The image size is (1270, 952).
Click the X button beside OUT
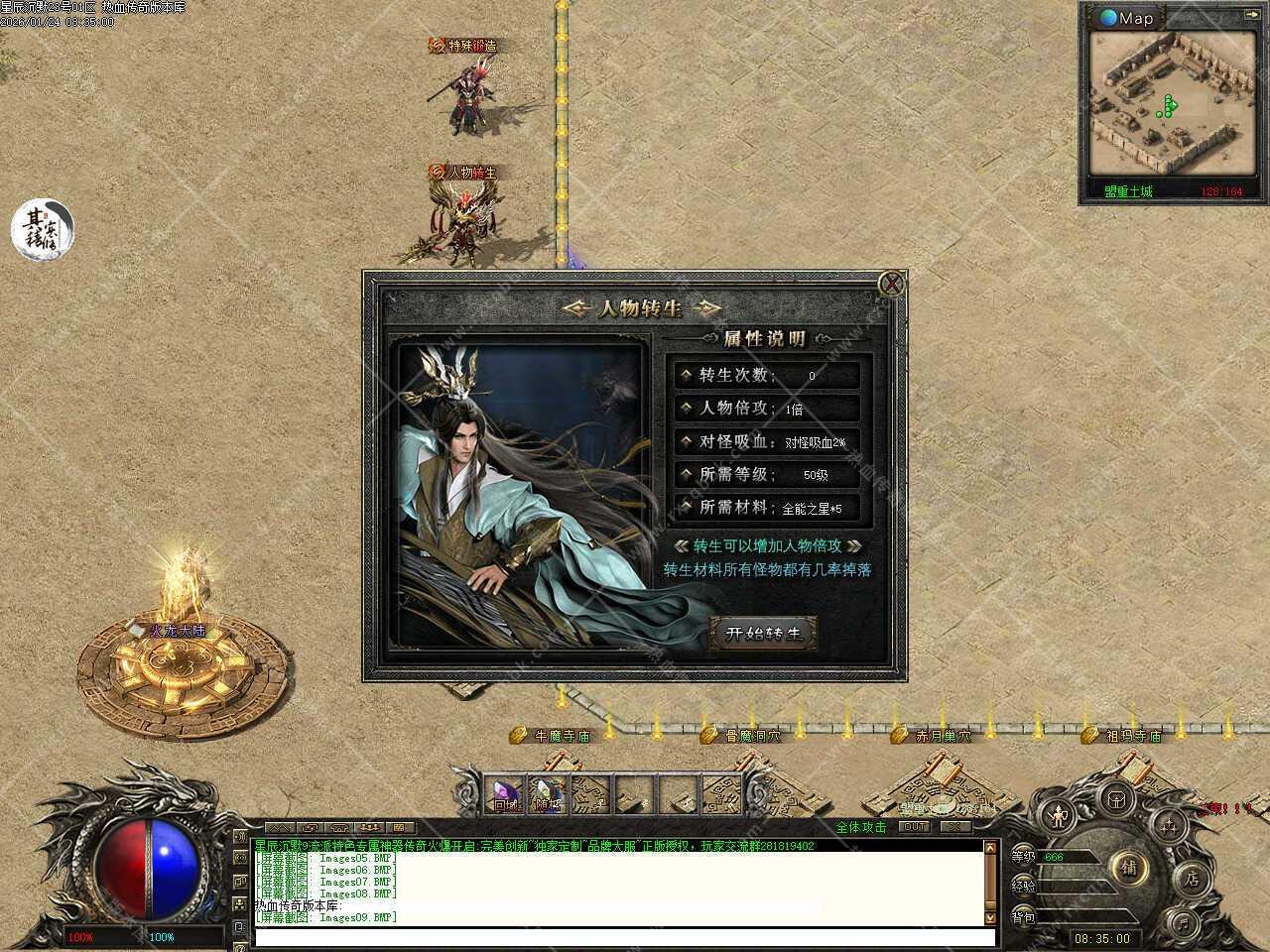coord(955,826)
